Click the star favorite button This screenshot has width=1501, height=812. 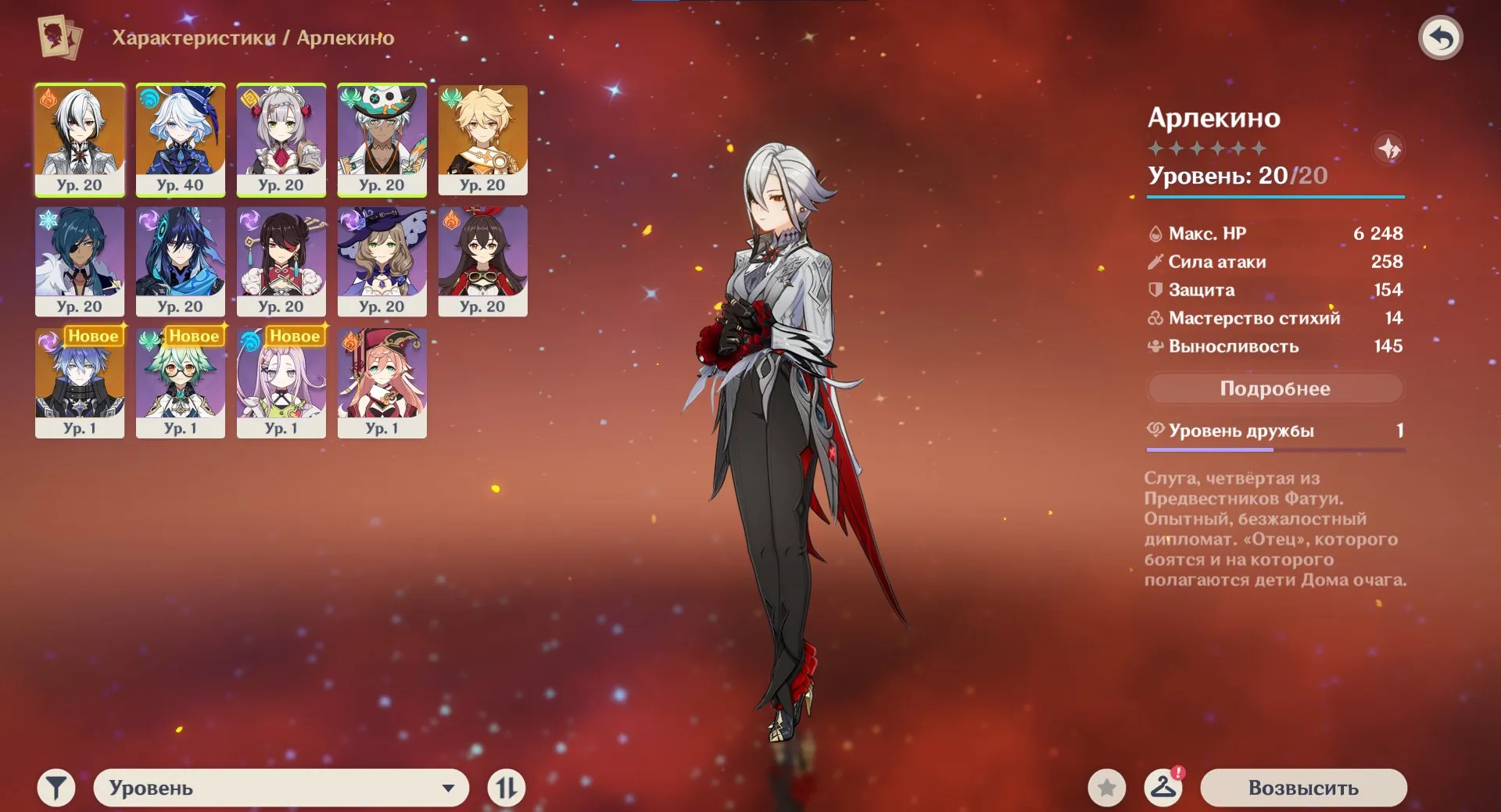1106,788
